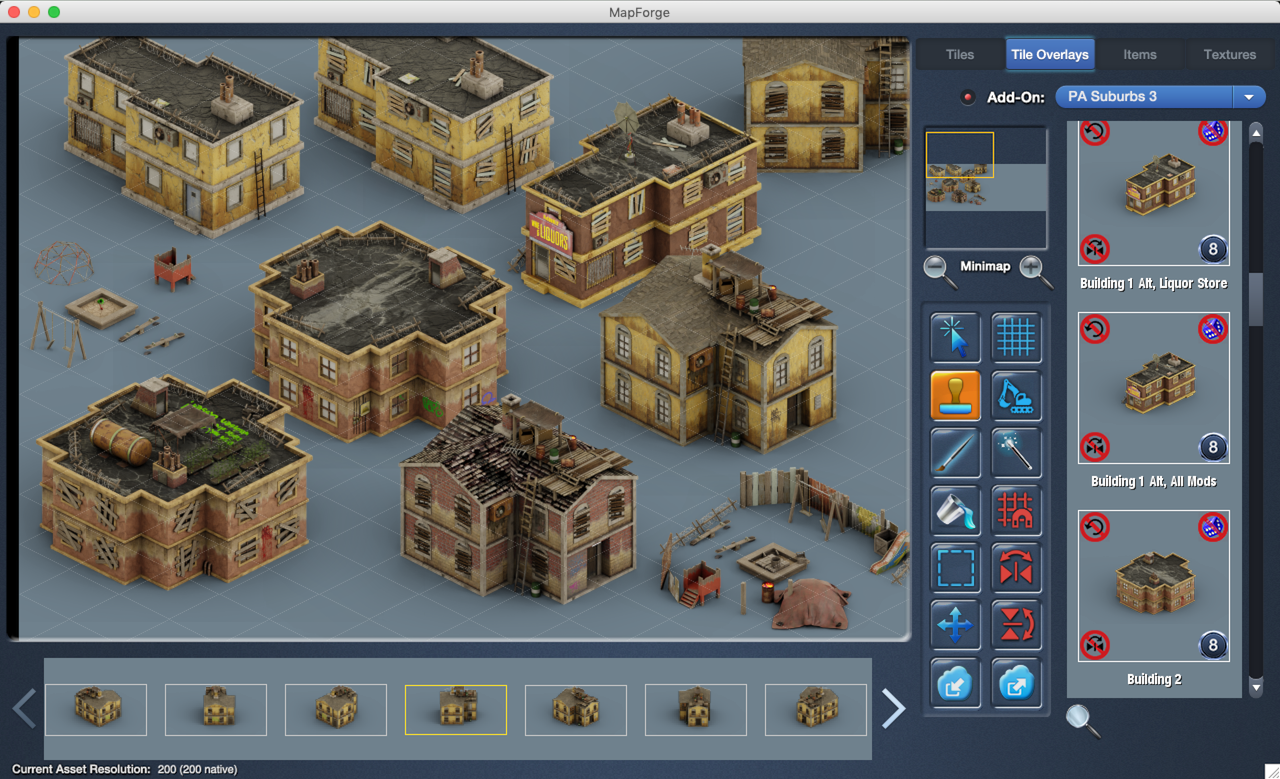
Task: Select the orange stamp tool
Action: click(x=955, y=396)
